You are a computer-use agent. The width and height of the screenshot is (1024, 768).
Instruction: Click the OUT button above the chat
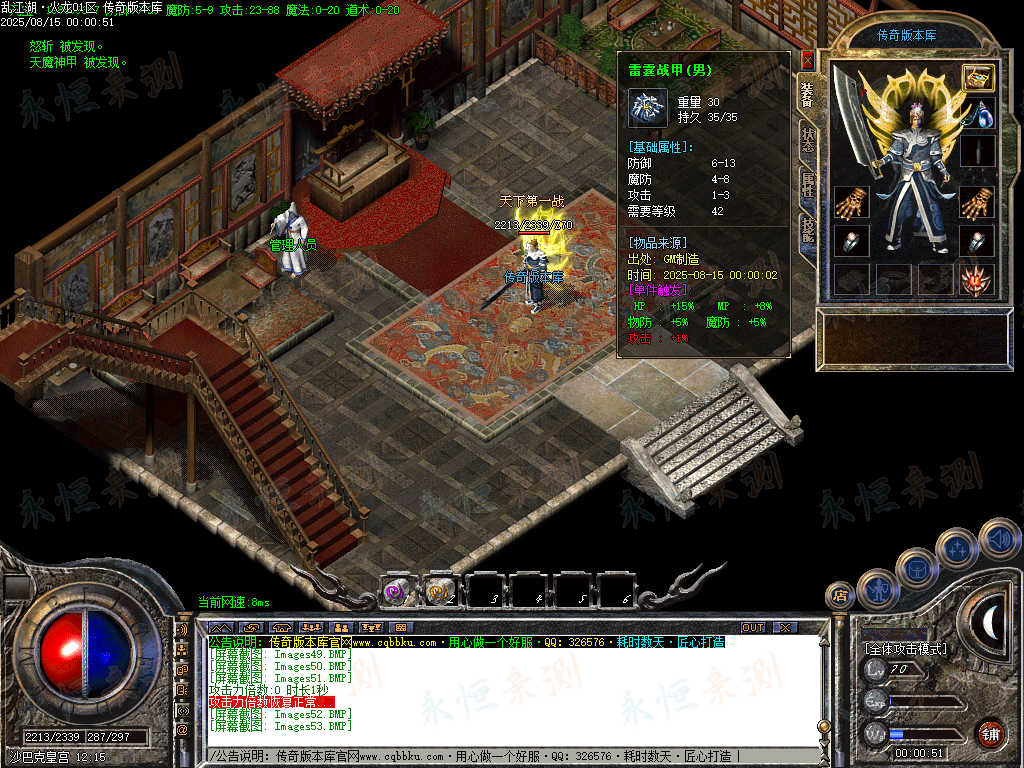click(753, 627)
